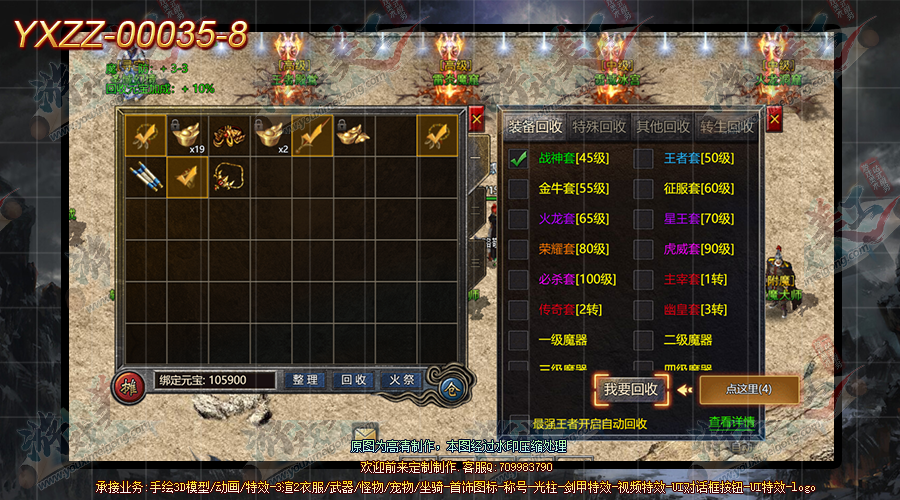Image resolution: width=900 pixels, height=500 pixels.
Task: Toggle the 虎威套[90级] checkbox
Action: pyautogui.click(x=644, y=249)
